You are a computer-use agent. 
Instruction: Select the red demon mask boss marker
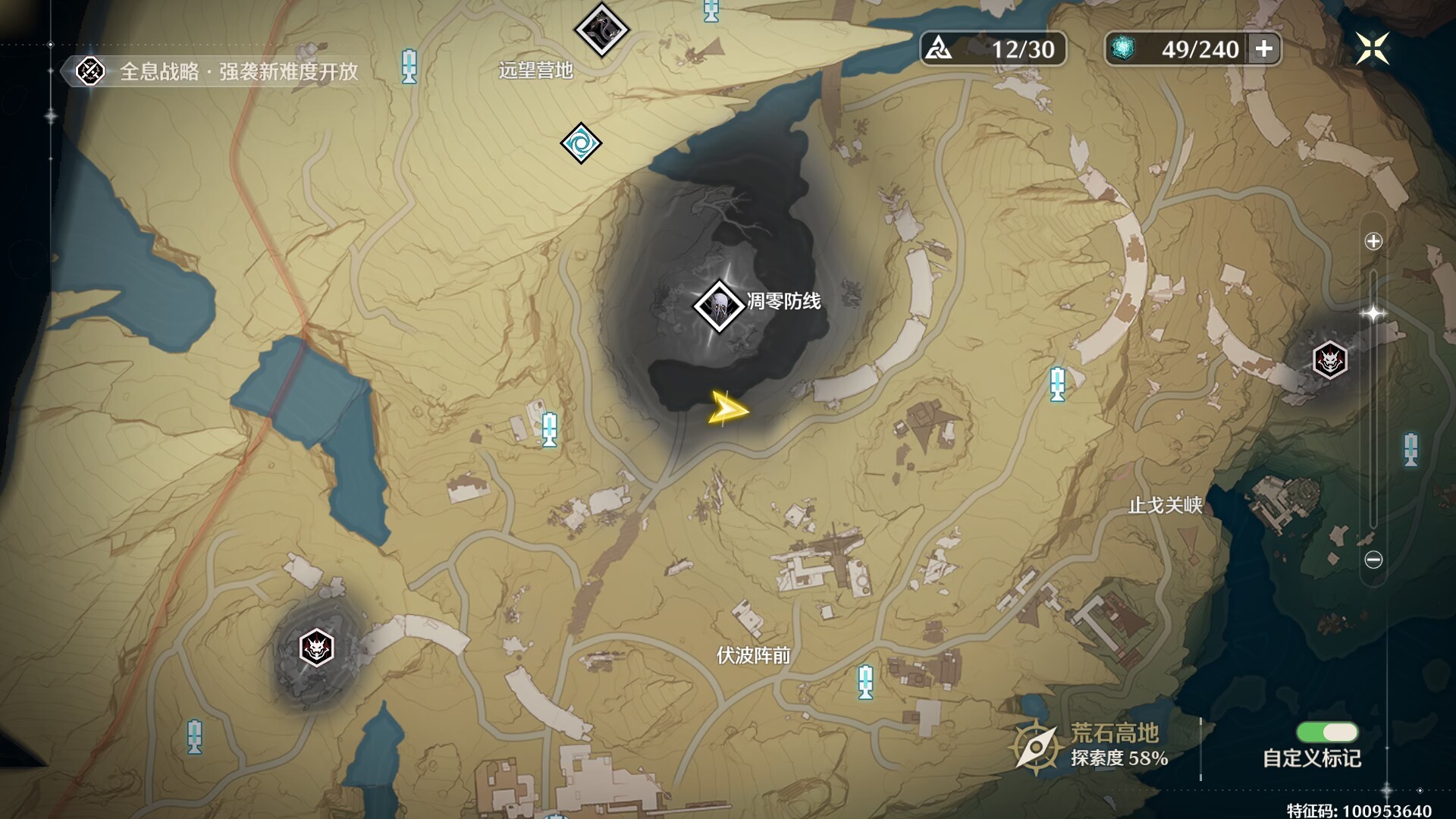click(1329, 359)
